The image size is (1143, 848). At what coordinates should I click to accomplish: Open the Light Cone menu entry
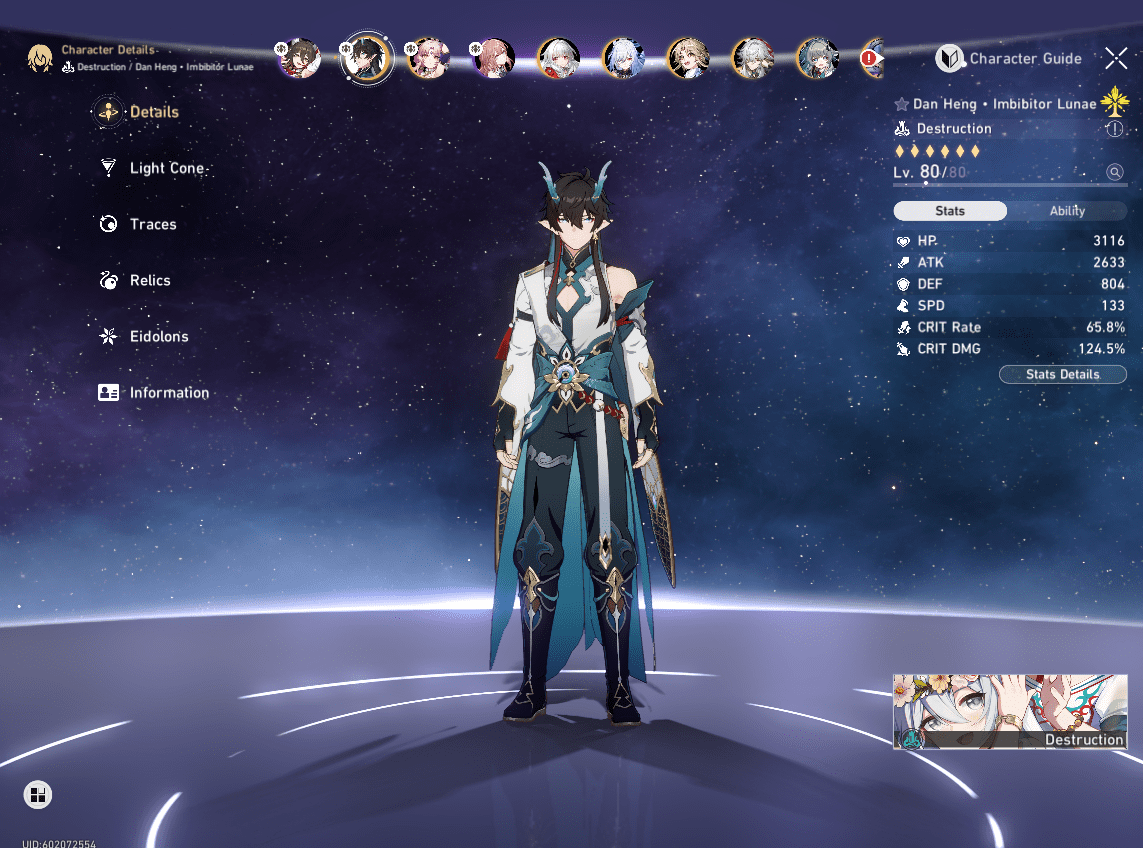click(x=166, y=169)
